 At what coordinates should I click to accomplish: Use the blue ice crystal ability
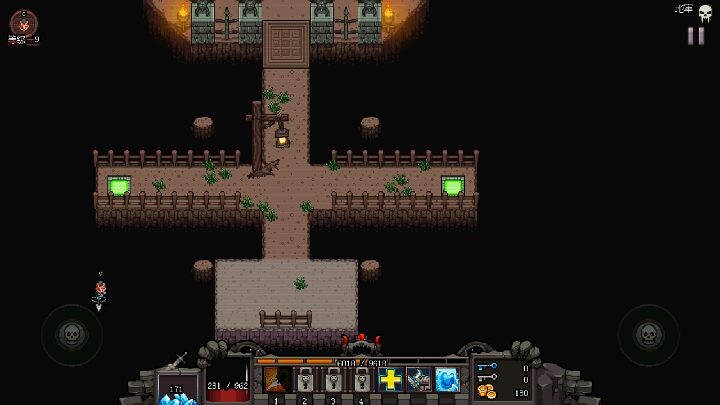pos(447,380)
